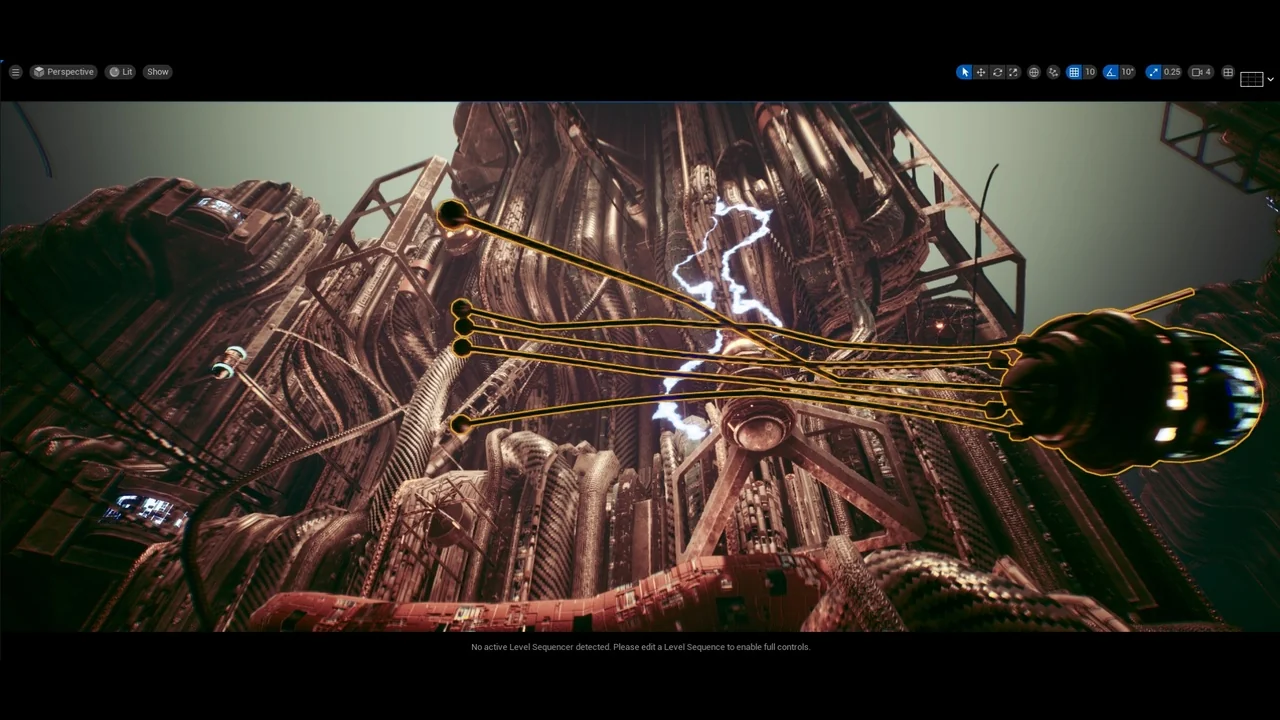Screen dimensions: 1280x720
Task: Change the grid snap value of 10
Action: tap(1089, 71)
